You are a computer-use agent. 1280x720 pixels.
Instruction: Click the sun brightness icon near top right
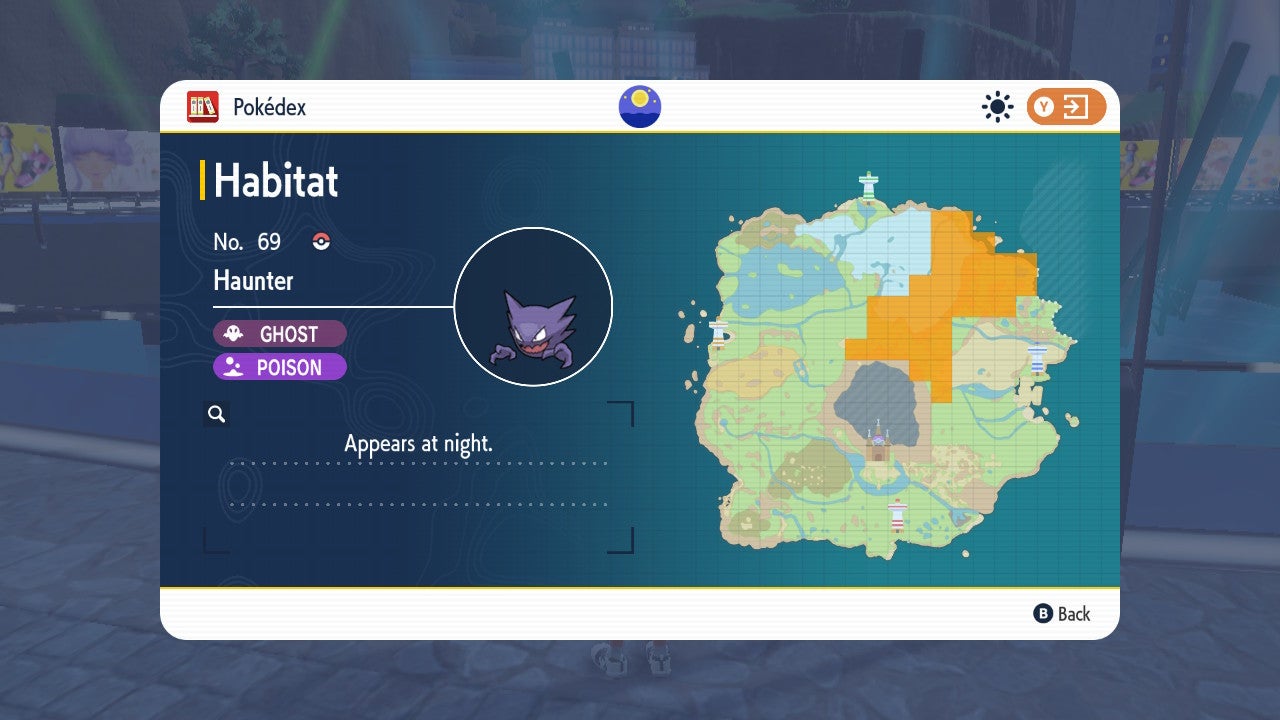pos(996,107)
